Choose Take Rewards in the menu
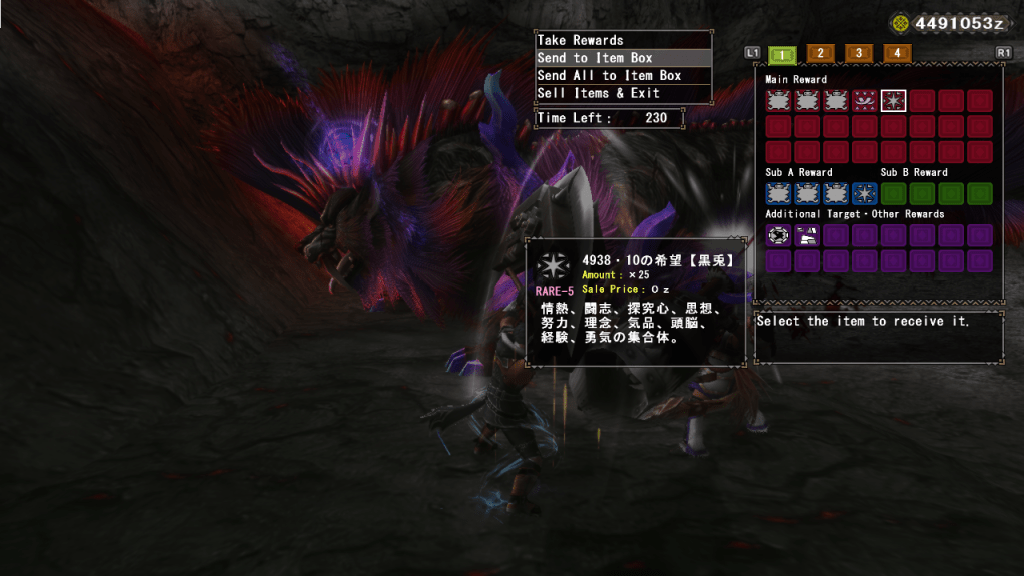Screen dimensions: 1024x576 pos(623,40)
